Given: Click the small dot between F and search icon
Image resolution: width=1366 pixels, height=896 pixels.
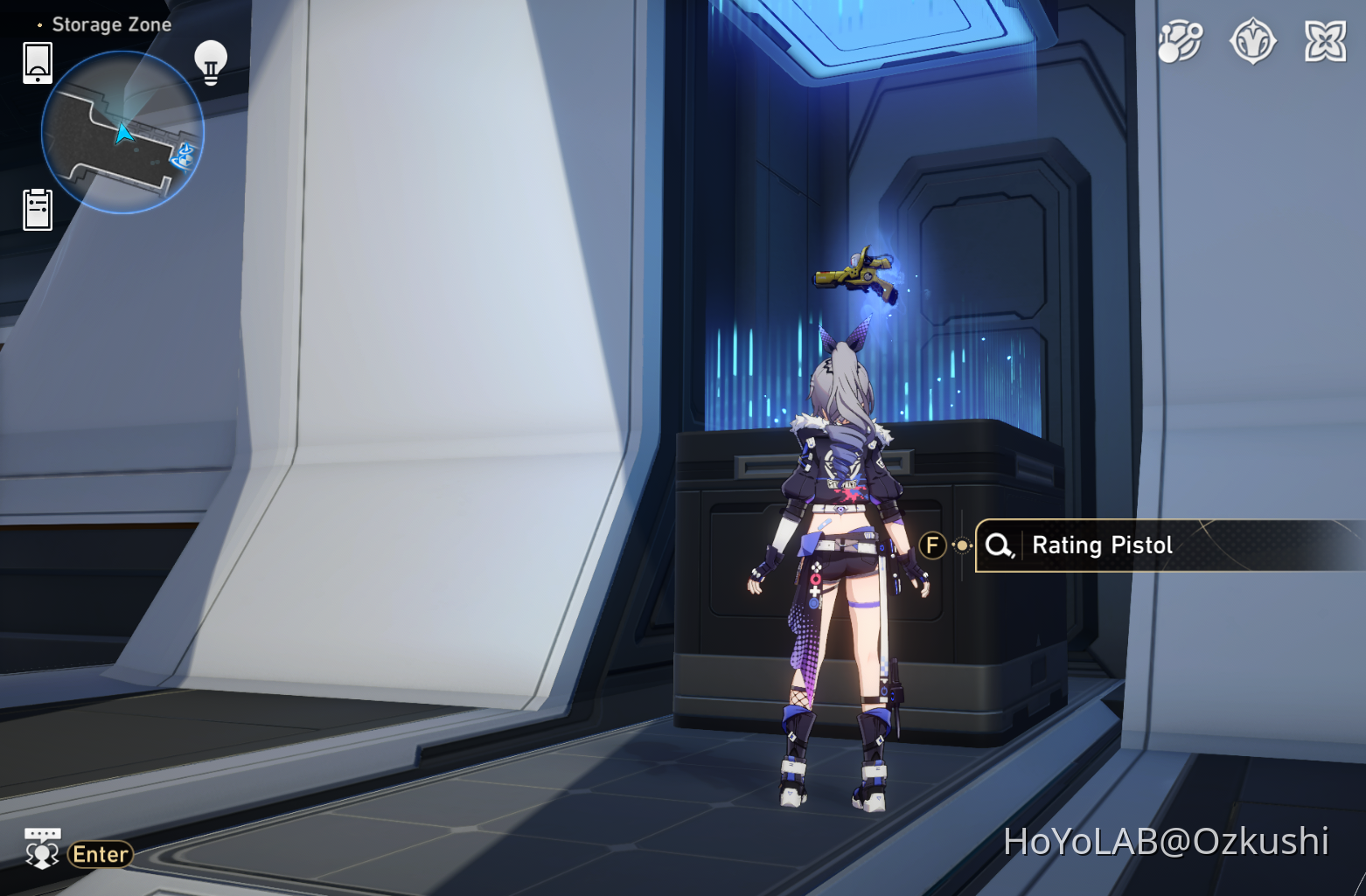Looking at the screenshot, I should click(x=961, y=545).
